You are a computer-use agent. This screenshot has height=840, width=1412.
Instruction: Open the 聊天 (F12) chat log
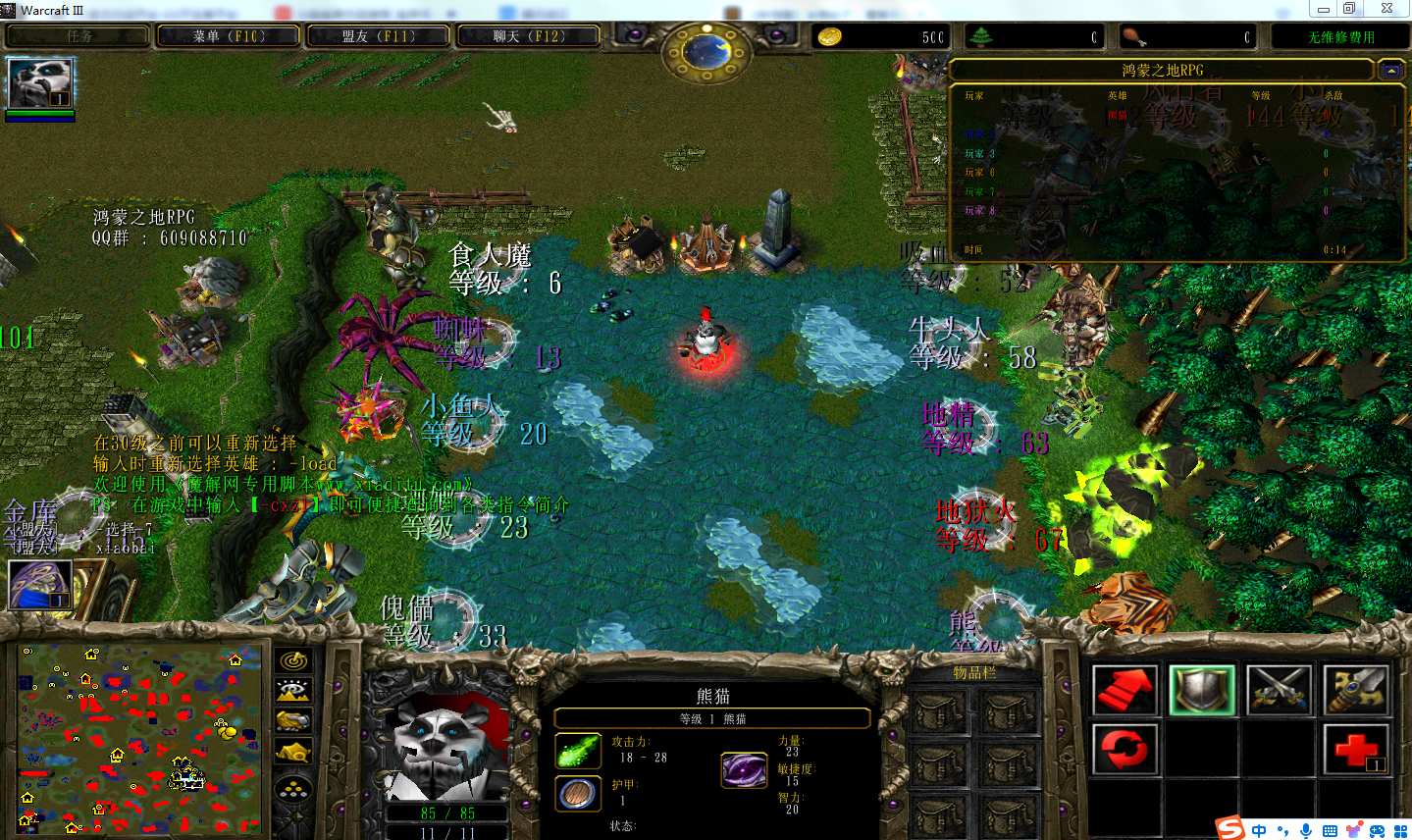[529, 36]
